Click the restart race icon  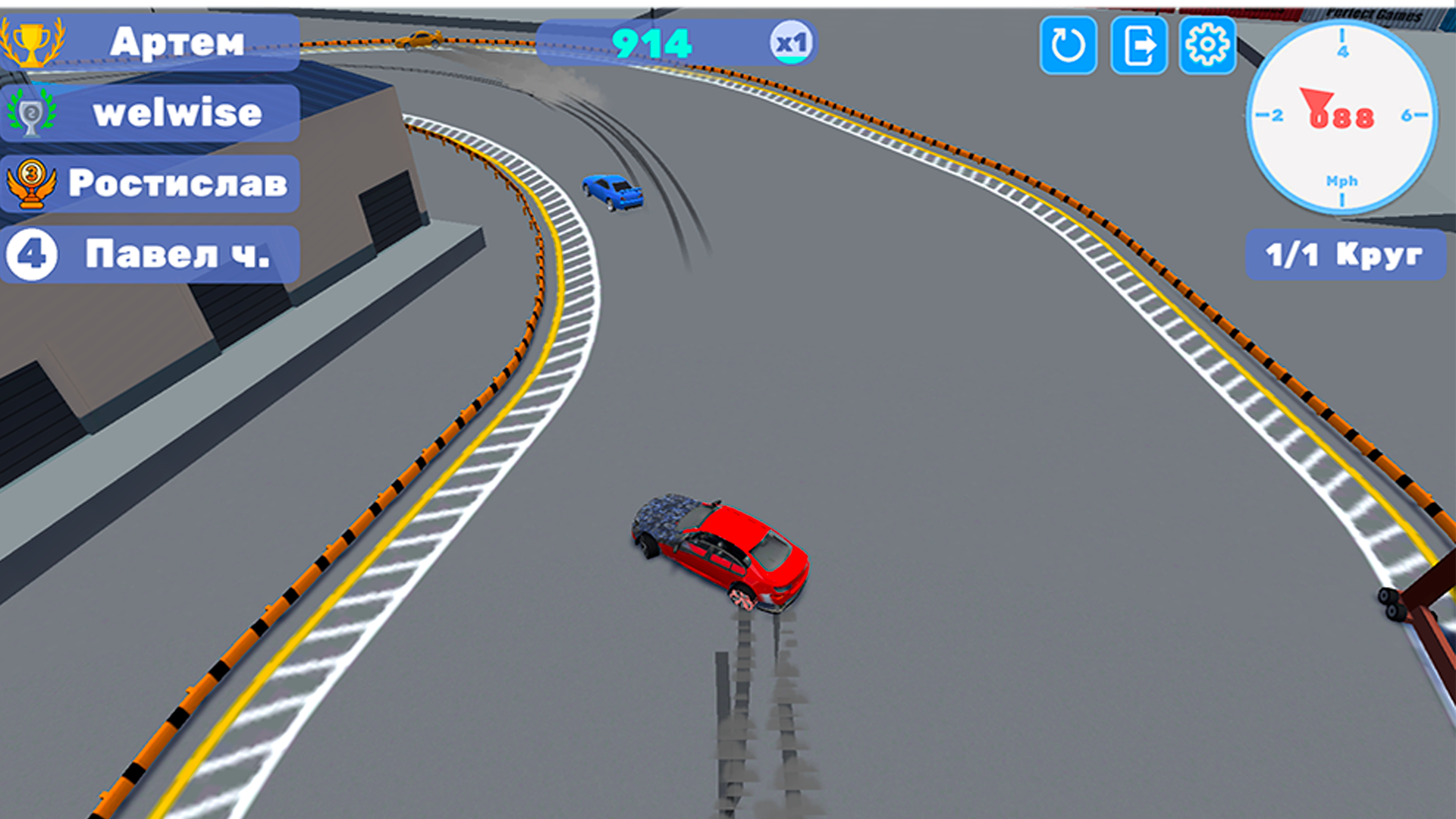click(1068, 46)
